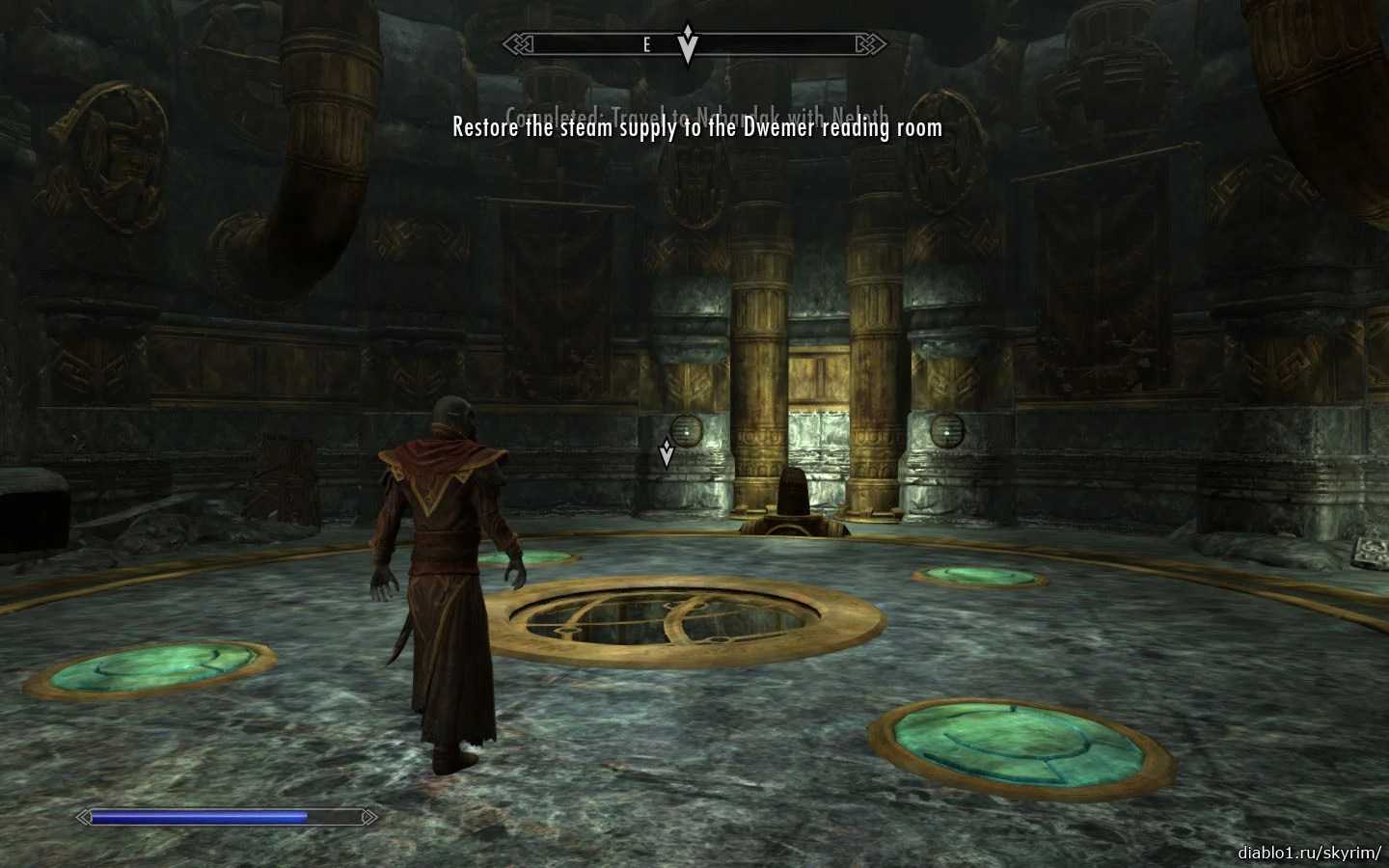Select the floating quest marker near the doorway
This screenshot has width=1389, height=868.
[x=666, y=452]
